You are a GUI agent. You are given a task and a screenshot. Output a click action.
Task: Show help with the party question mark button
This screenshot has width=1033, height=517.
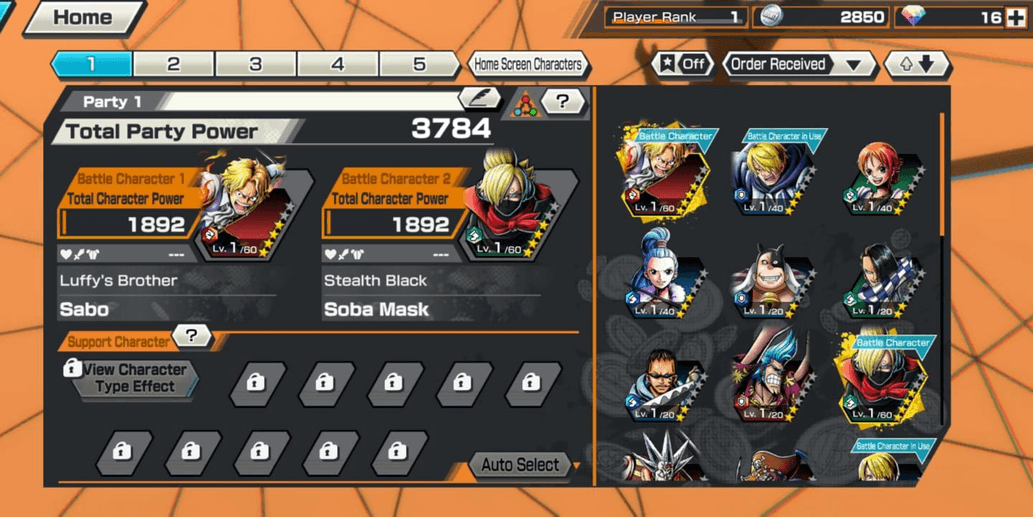(563, 101)
